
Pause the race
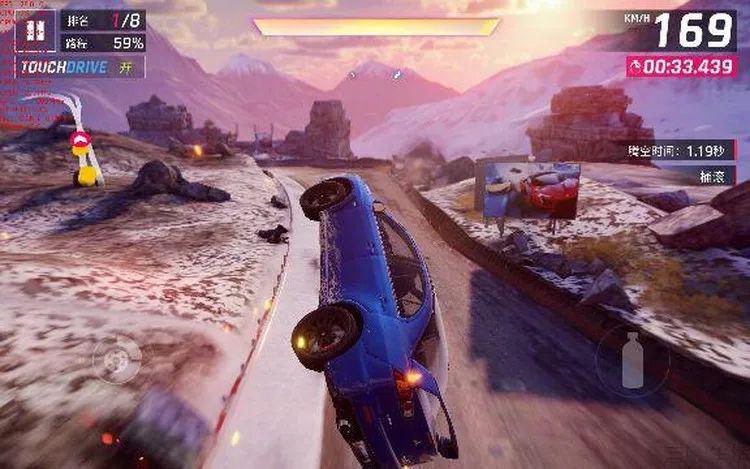(x=35, y=31)
